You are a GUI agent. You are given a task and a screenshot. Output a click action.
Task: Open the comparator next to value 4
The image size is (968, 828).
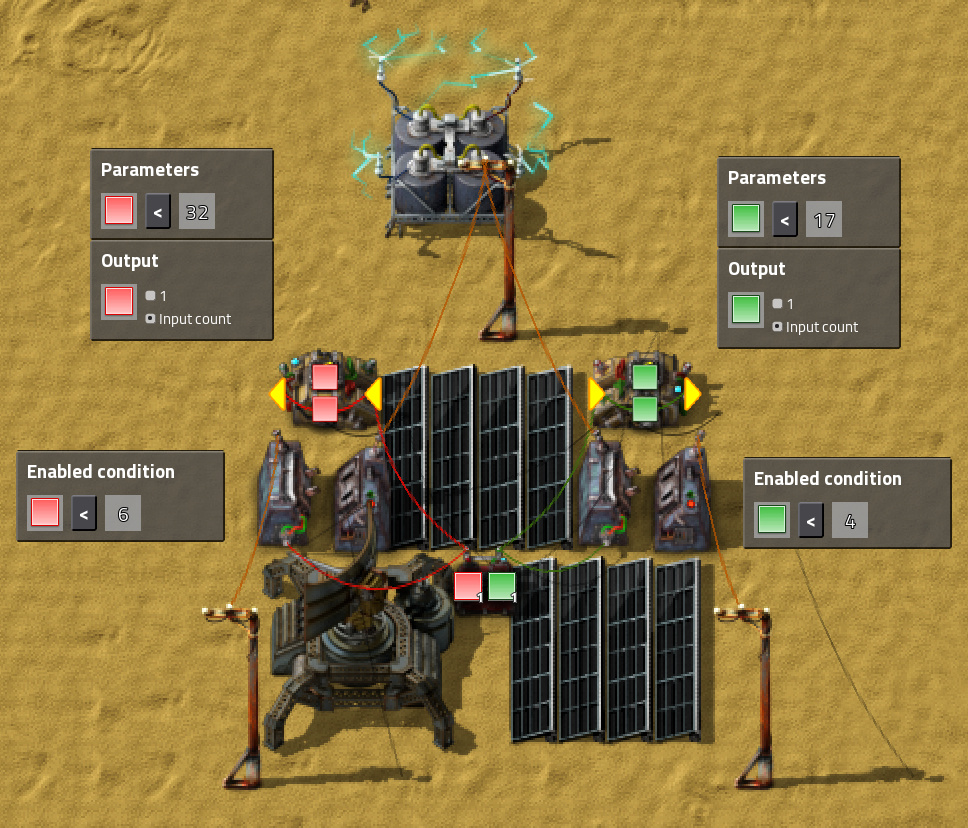coord(811,520)
